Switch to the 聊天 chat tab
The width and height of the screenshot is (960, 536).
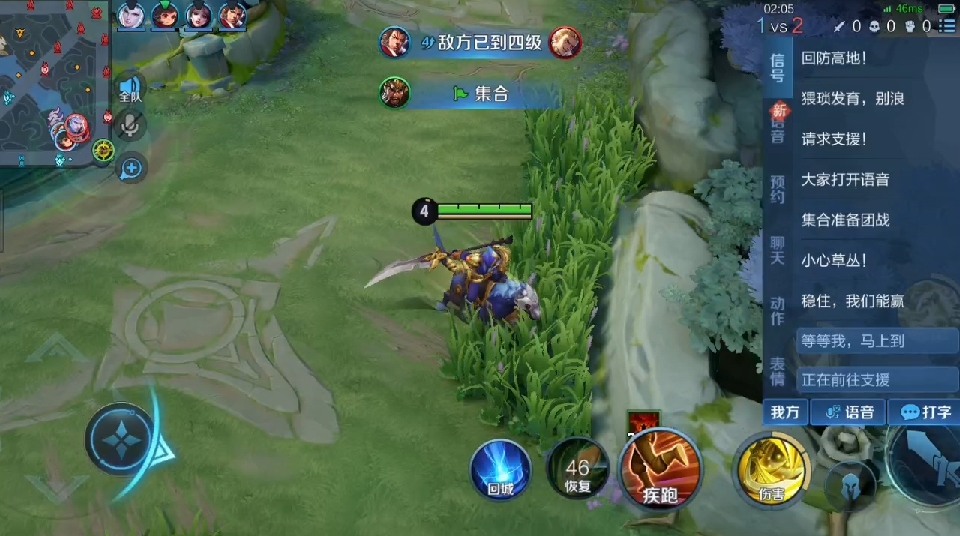pos(778,250)
